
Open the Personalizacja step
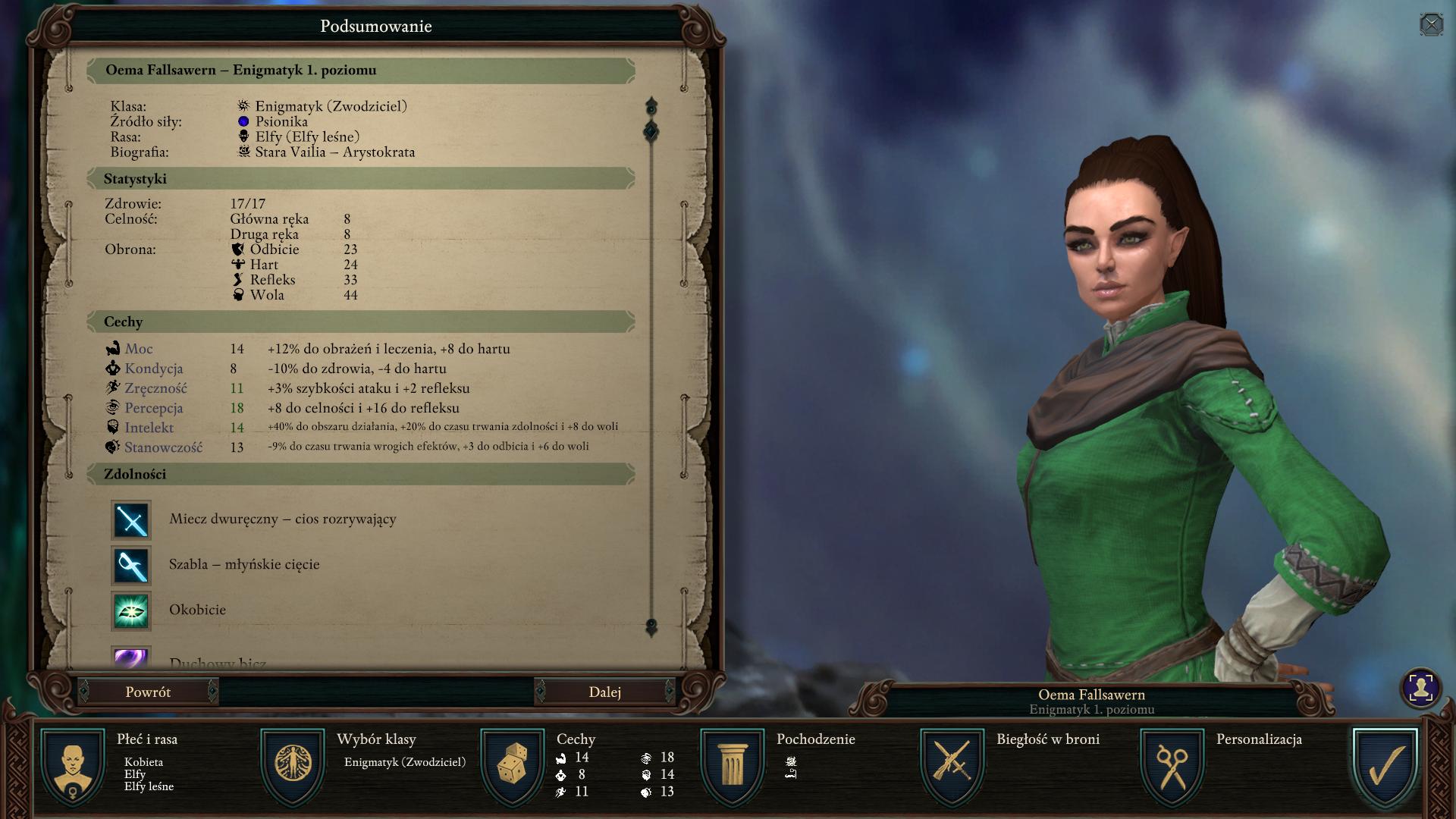click(x=1172, y=764)
